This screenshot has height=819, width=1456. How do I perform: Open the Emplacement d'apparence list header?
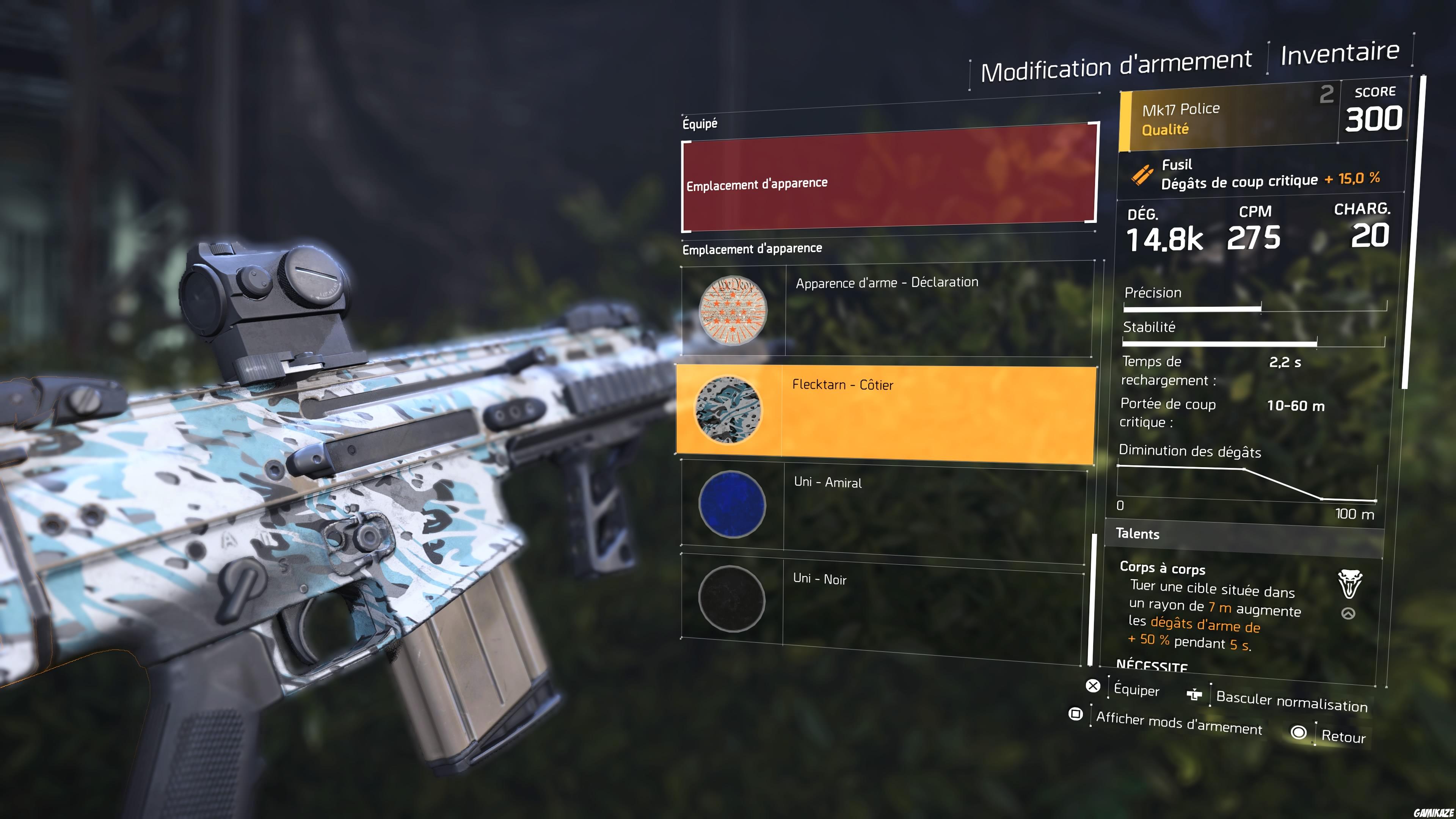[x=753, y=249]
